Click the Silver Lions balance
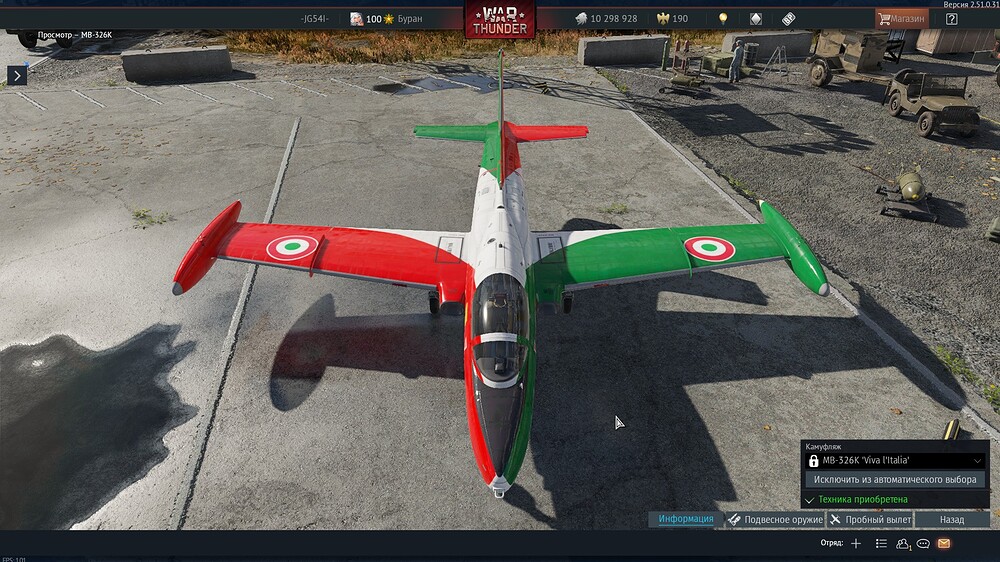The width and height of the screenshot is (1000, 562). coord(605,19)
